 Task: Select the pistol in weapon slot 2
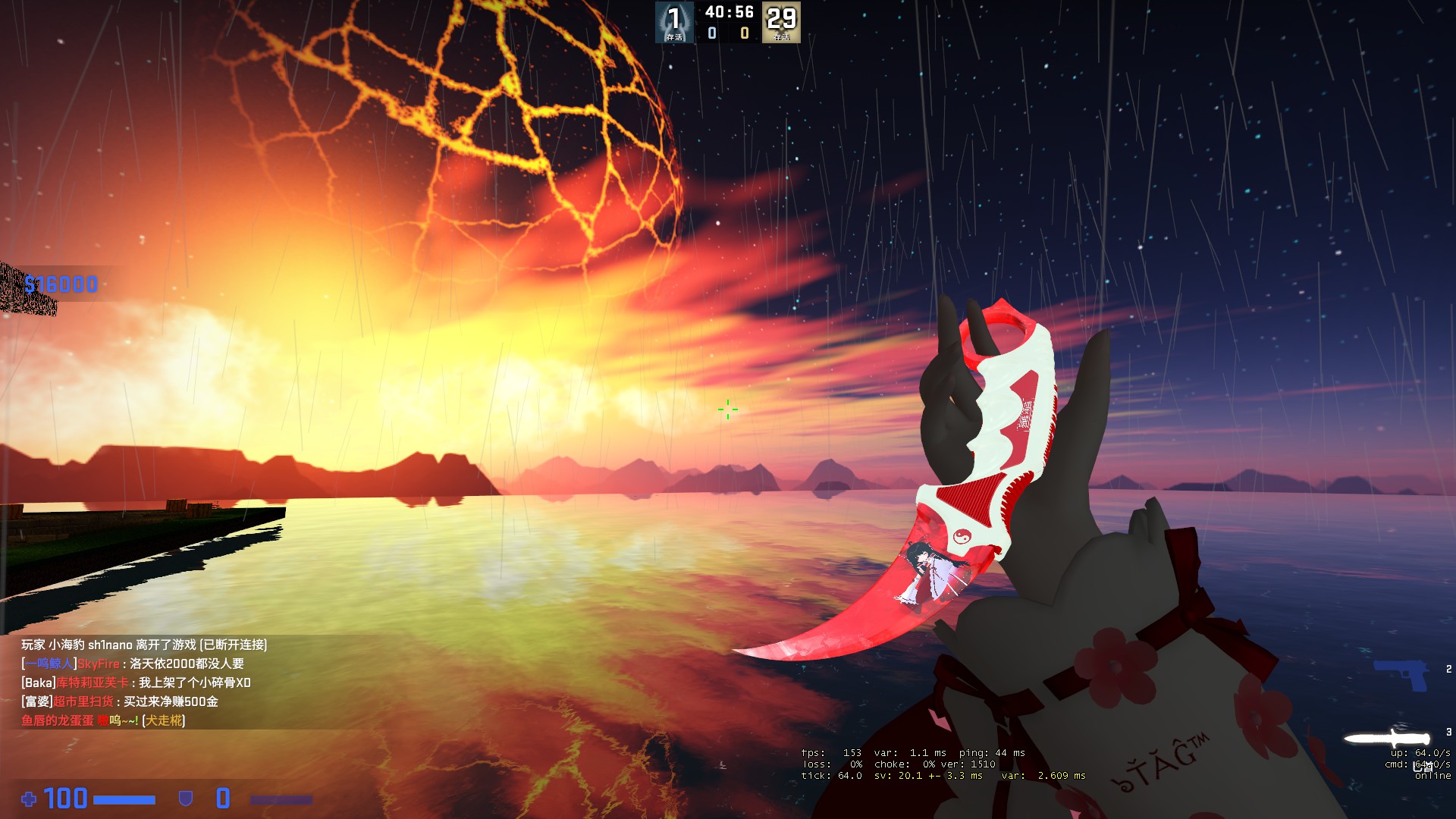click(x=1401, y=674)
